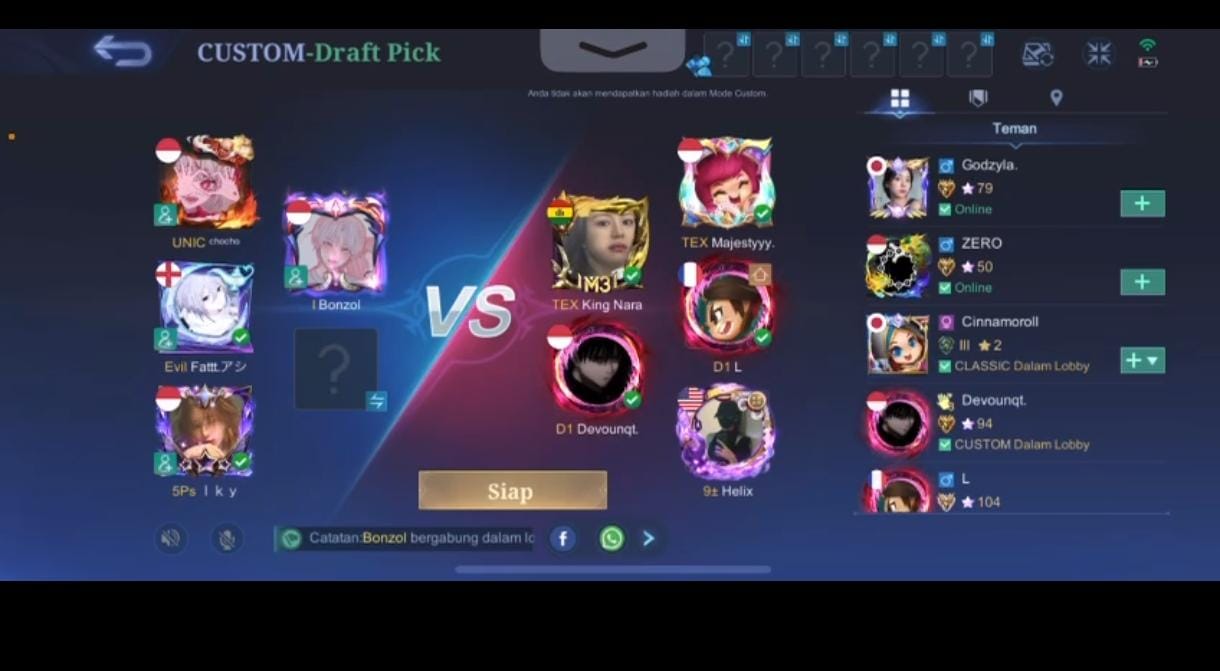Screen dimensions: 1220x671
Task: Switch to the friends grid tab
Action: [x=900, y=98]
